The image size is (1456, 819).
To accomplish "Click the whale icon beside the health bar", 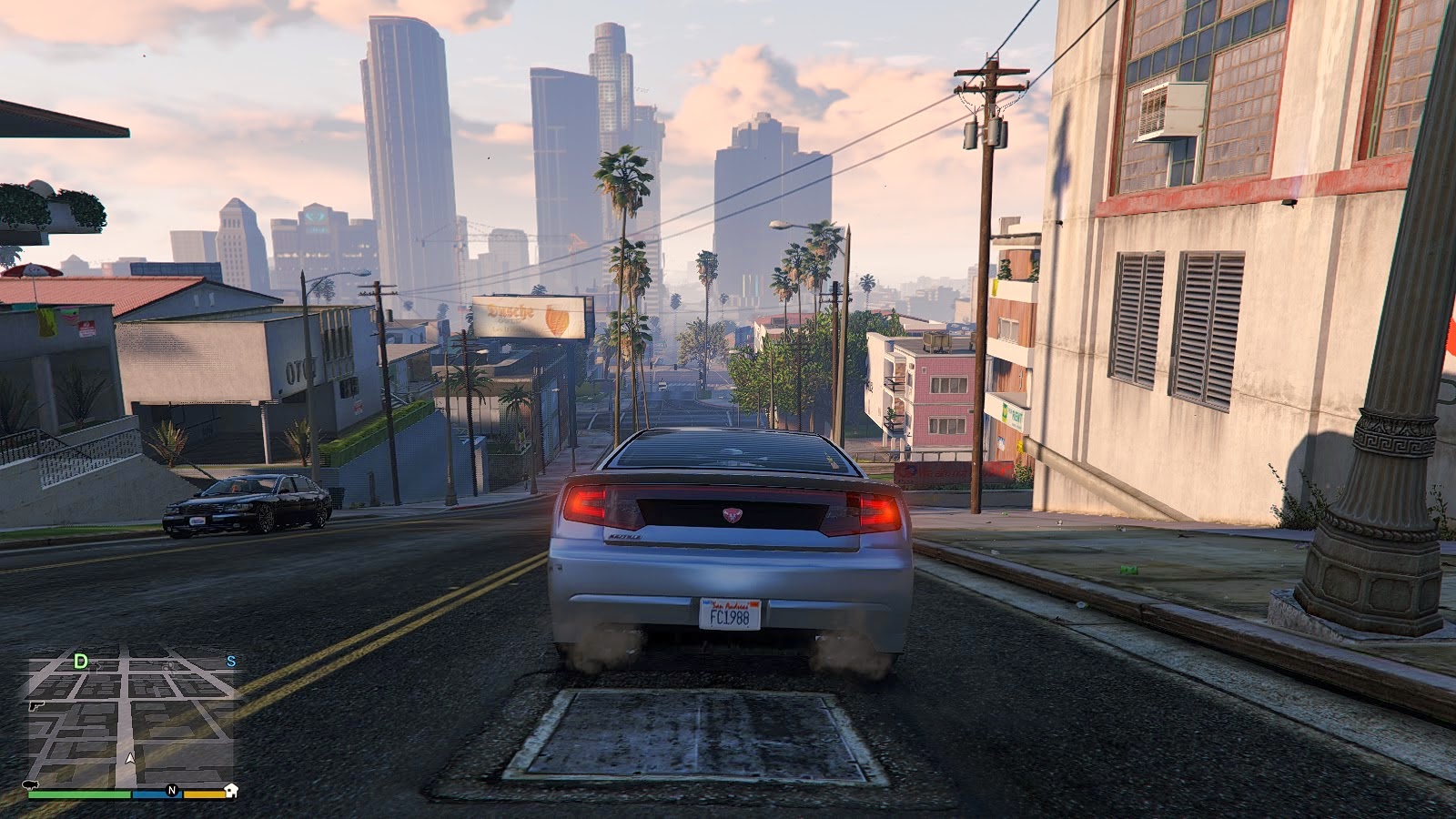I will [30, 784].
